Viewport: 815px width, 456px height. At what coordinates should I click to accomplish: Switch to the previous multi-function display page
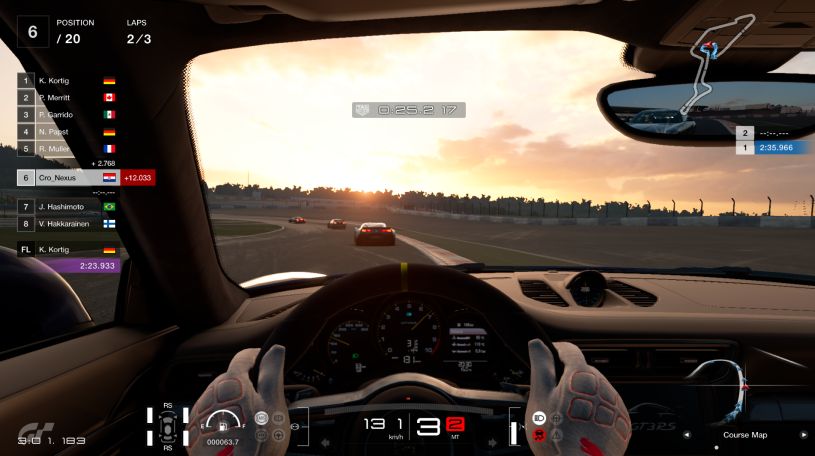686,435
